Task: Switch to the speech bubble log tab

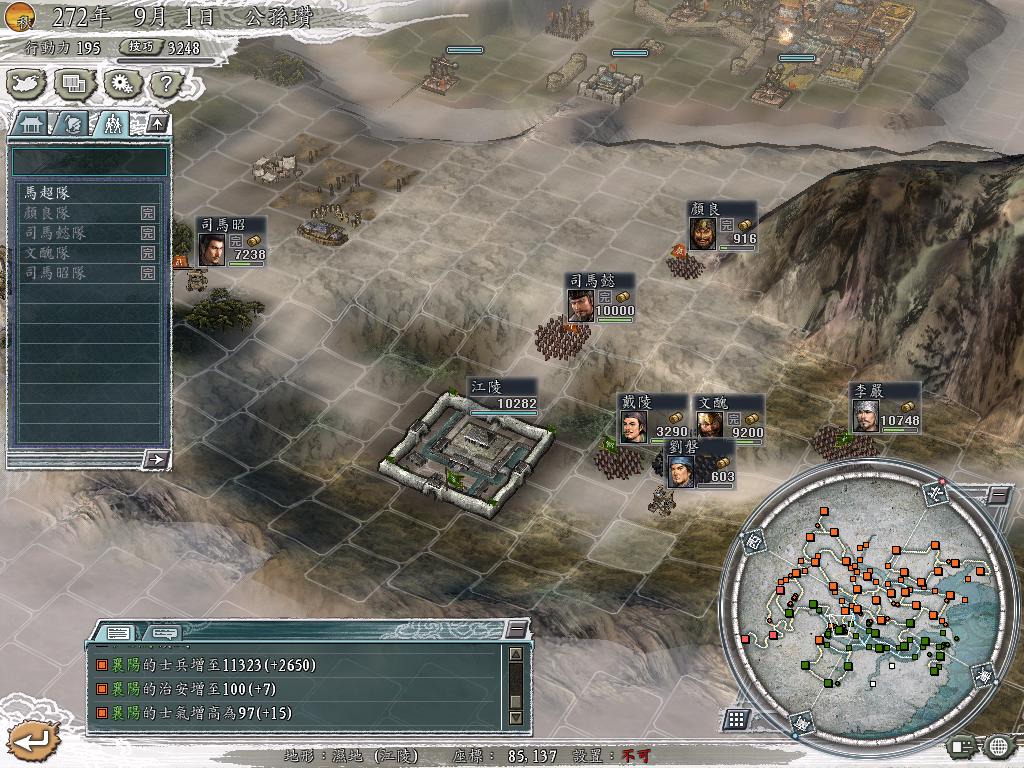Action: click(x=165, y=633)
